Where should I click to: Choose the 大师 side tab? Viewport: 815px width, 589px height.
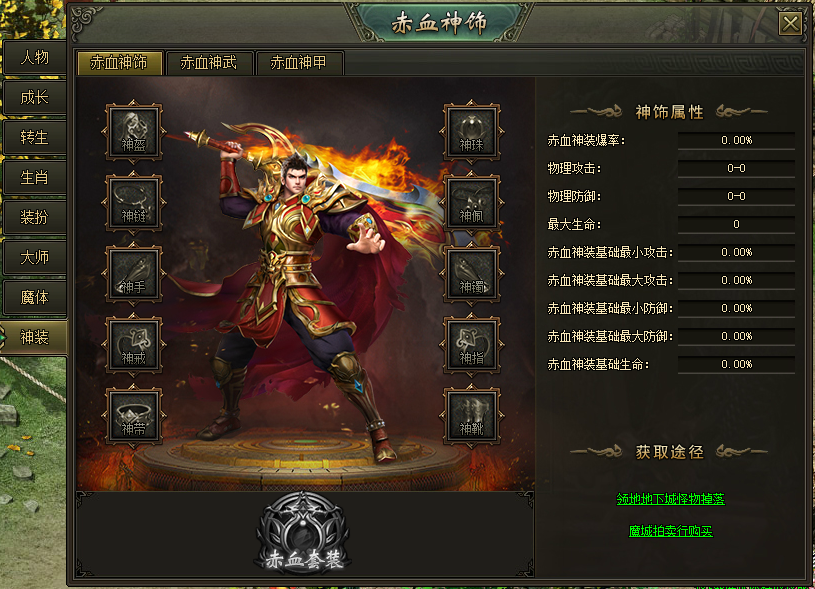(34, 258)
